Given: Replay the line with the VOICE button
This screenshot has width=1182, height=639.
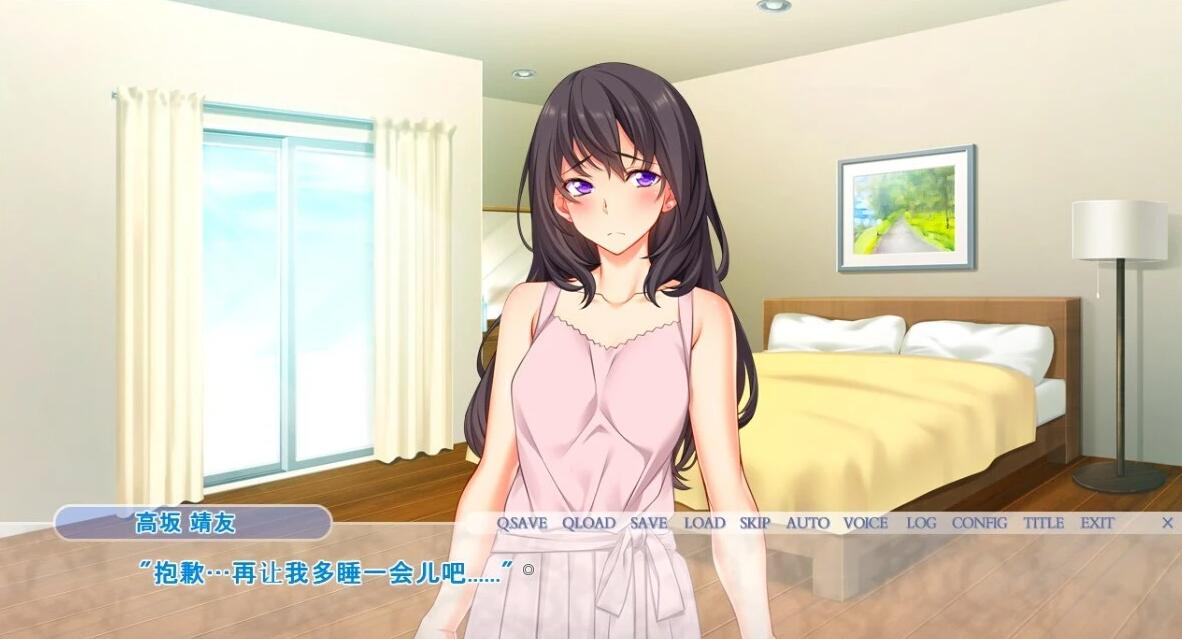Looking at the screenshot, I should tap(866, 523).
